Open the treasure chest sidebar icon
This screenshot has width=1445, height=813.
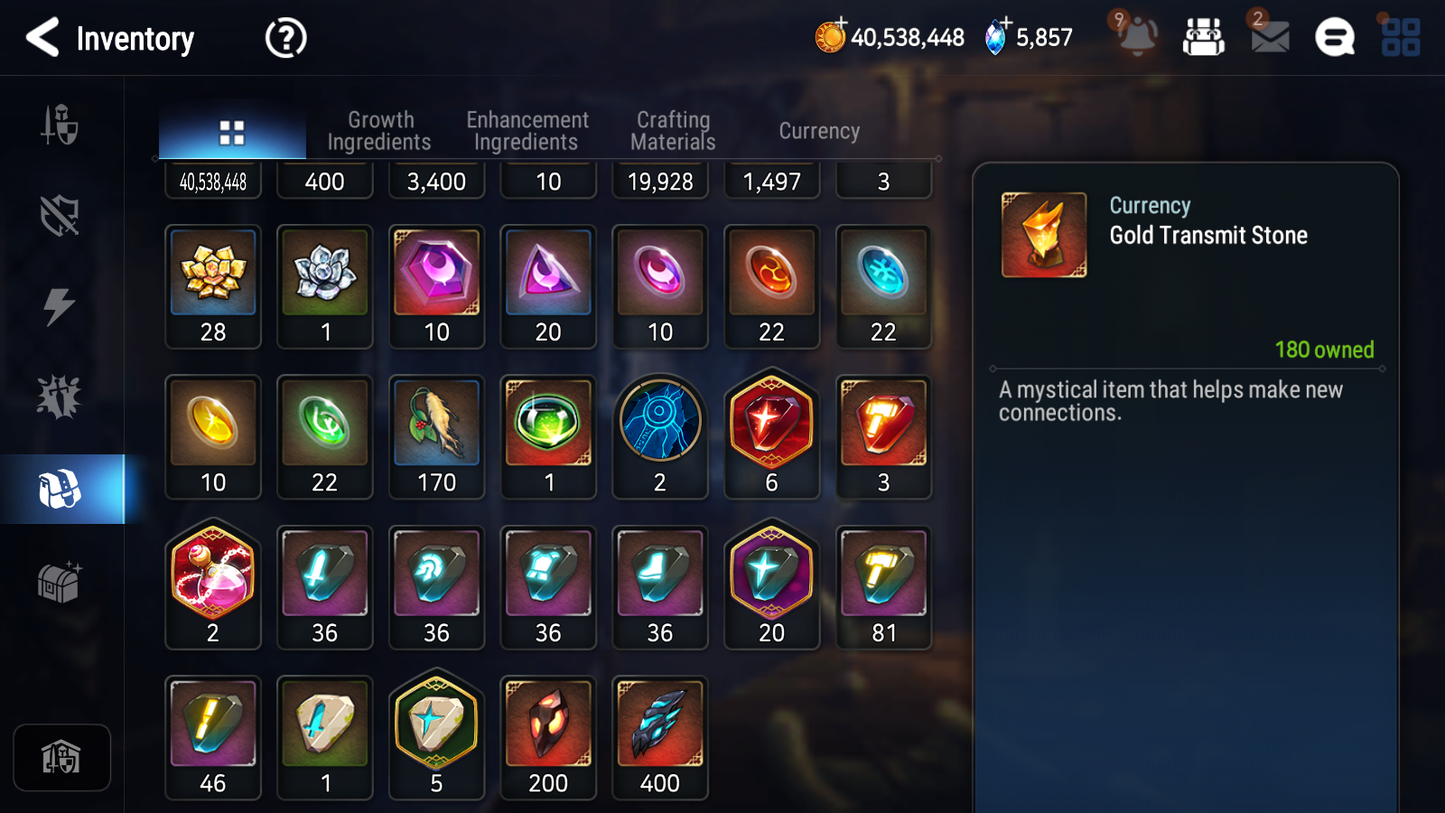62,580
